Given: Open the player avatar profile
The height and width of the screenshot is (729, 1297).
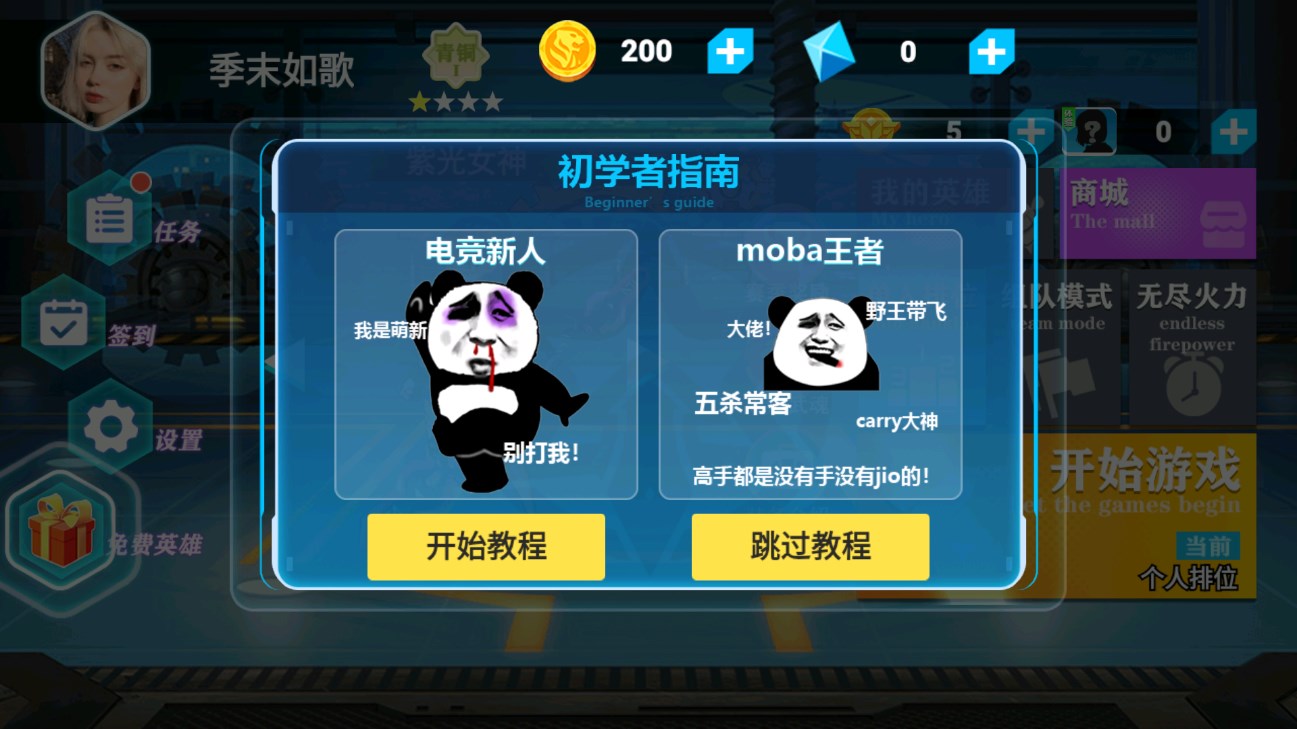Looking at the screenshot, I should click(x=95, y=70).
